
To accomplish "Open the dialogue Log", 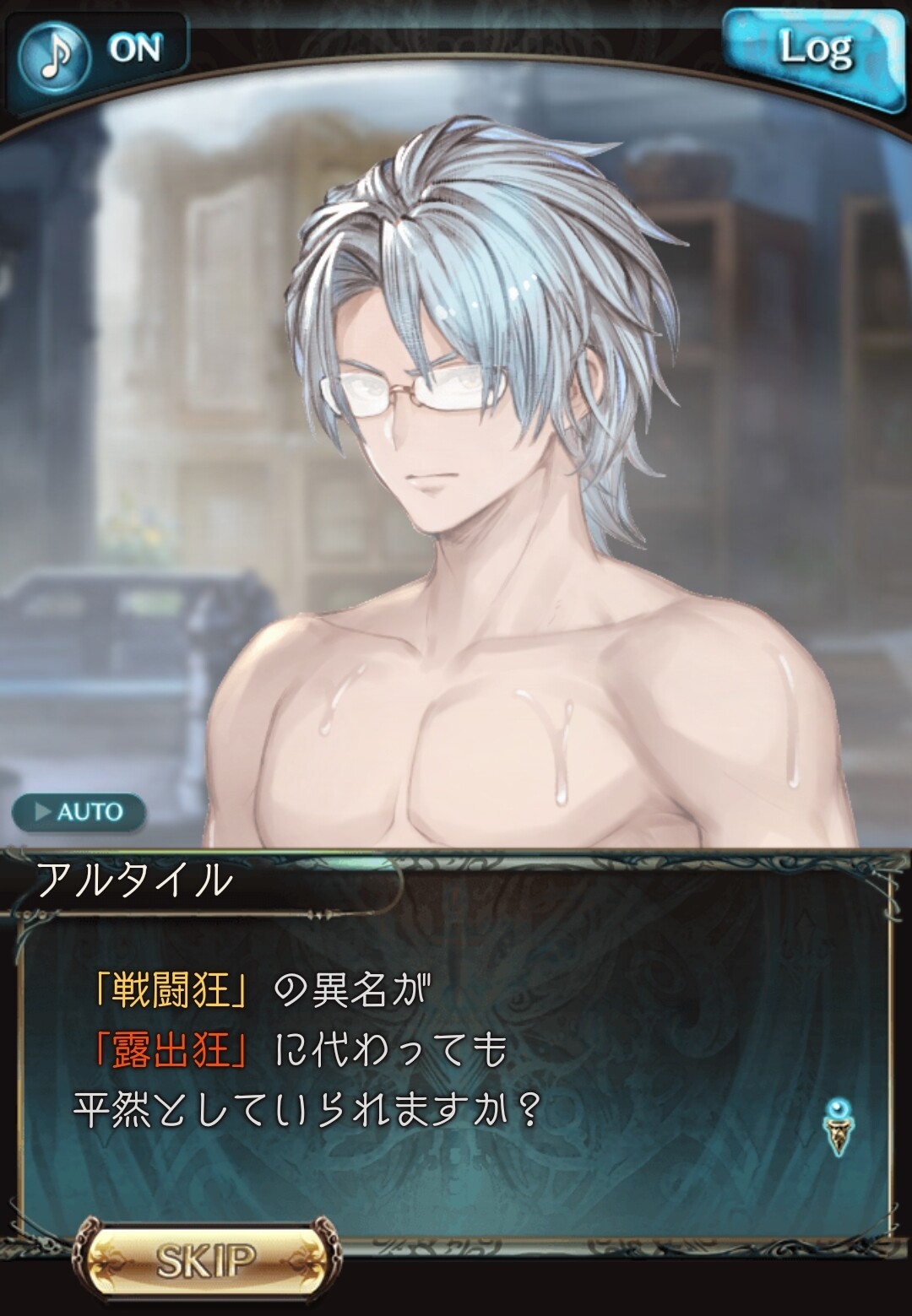I will 812,51.
